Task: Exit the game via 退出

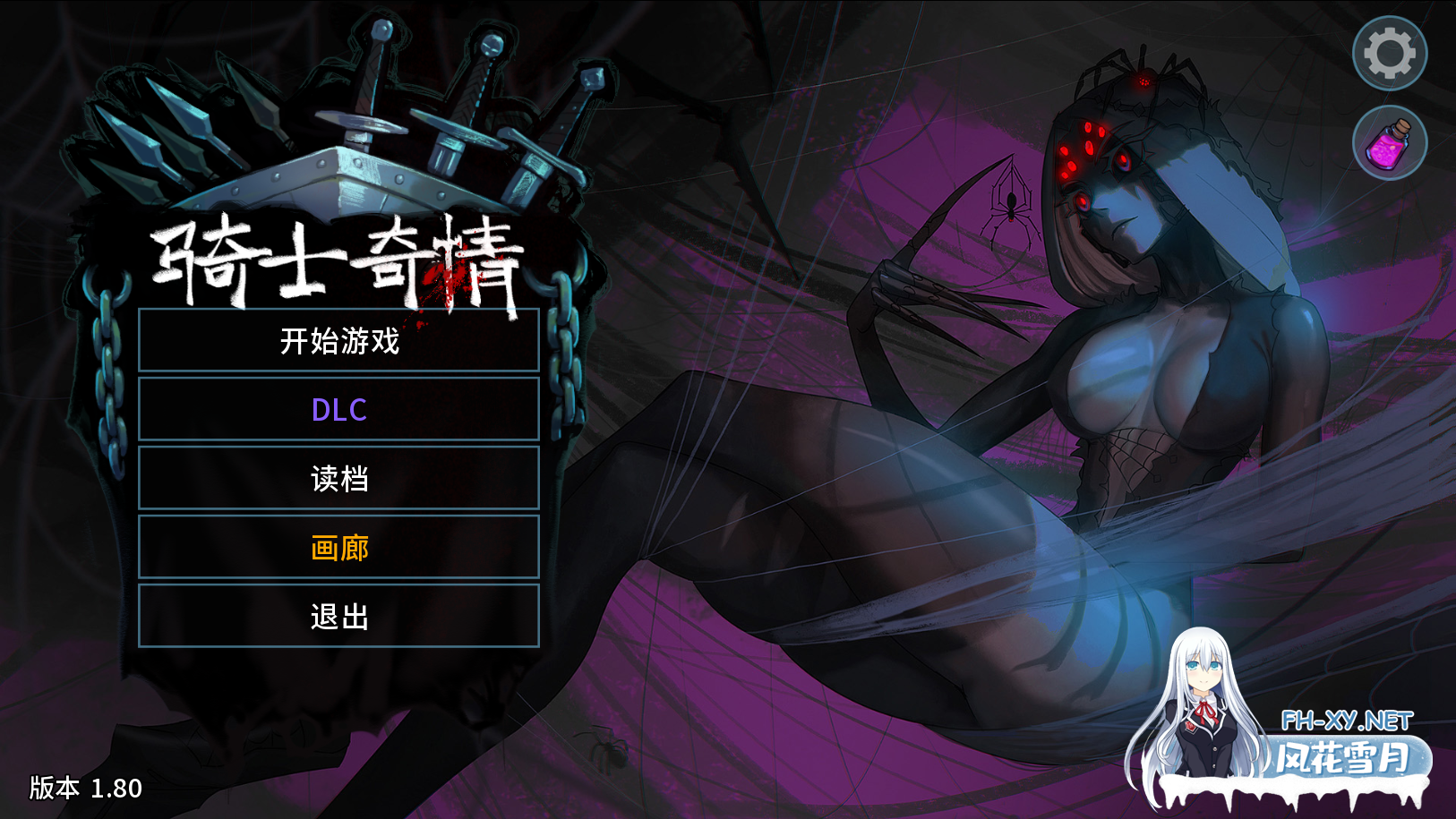Action: (338, 617)
